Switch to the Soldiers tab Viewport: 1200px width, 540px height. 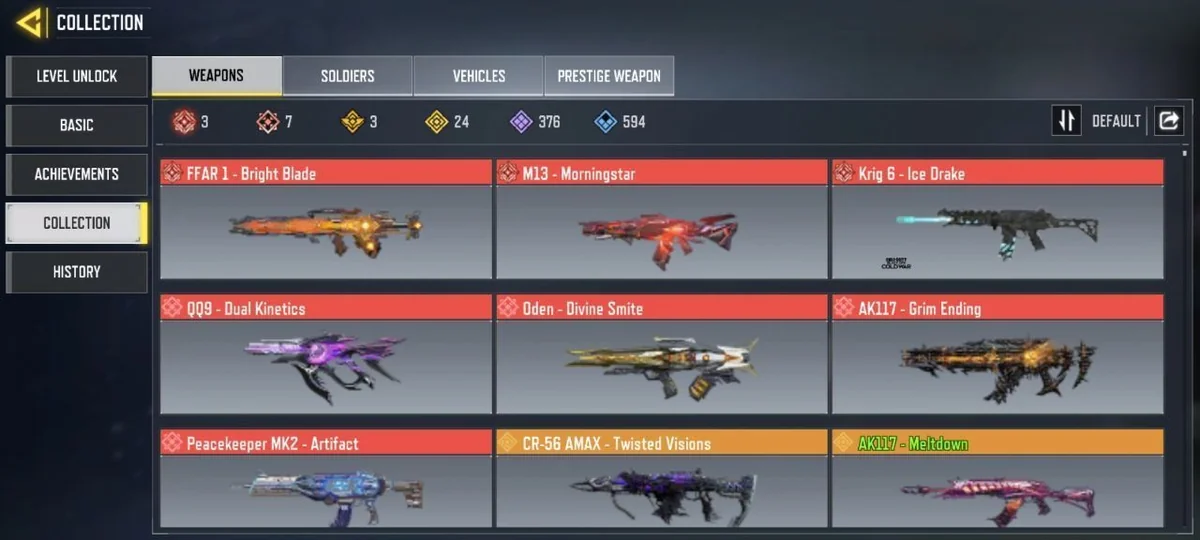click(347, 76)
